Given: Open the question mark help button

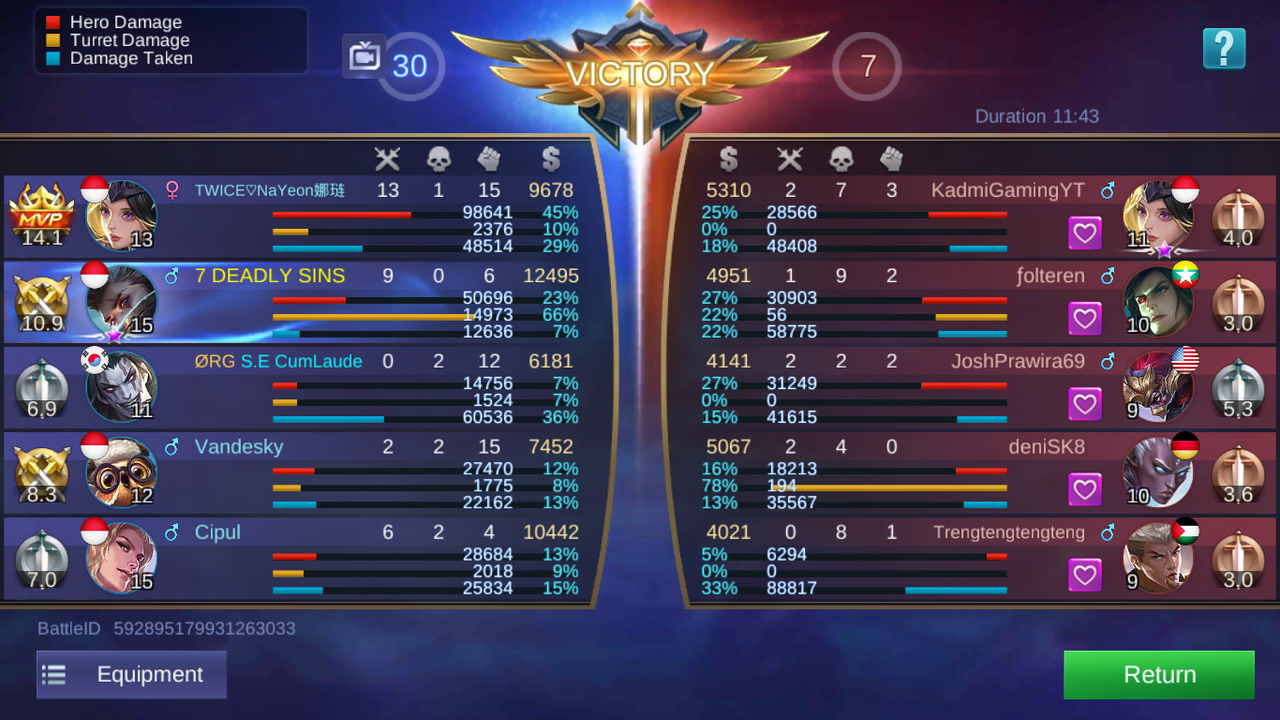Looking at the screenshot, I should (1224, 48).
